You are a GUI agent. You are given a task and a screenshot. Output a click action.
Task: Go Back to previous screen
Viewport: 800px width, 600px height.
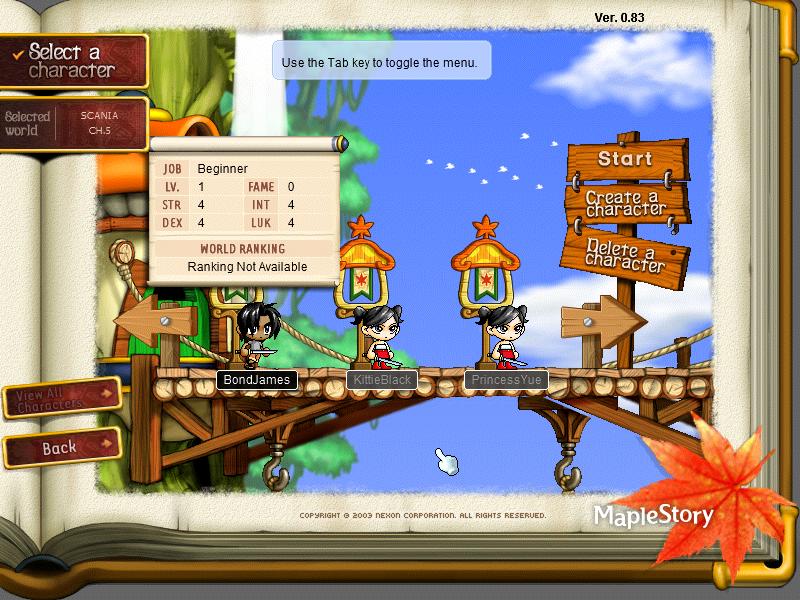pos(60,448)
